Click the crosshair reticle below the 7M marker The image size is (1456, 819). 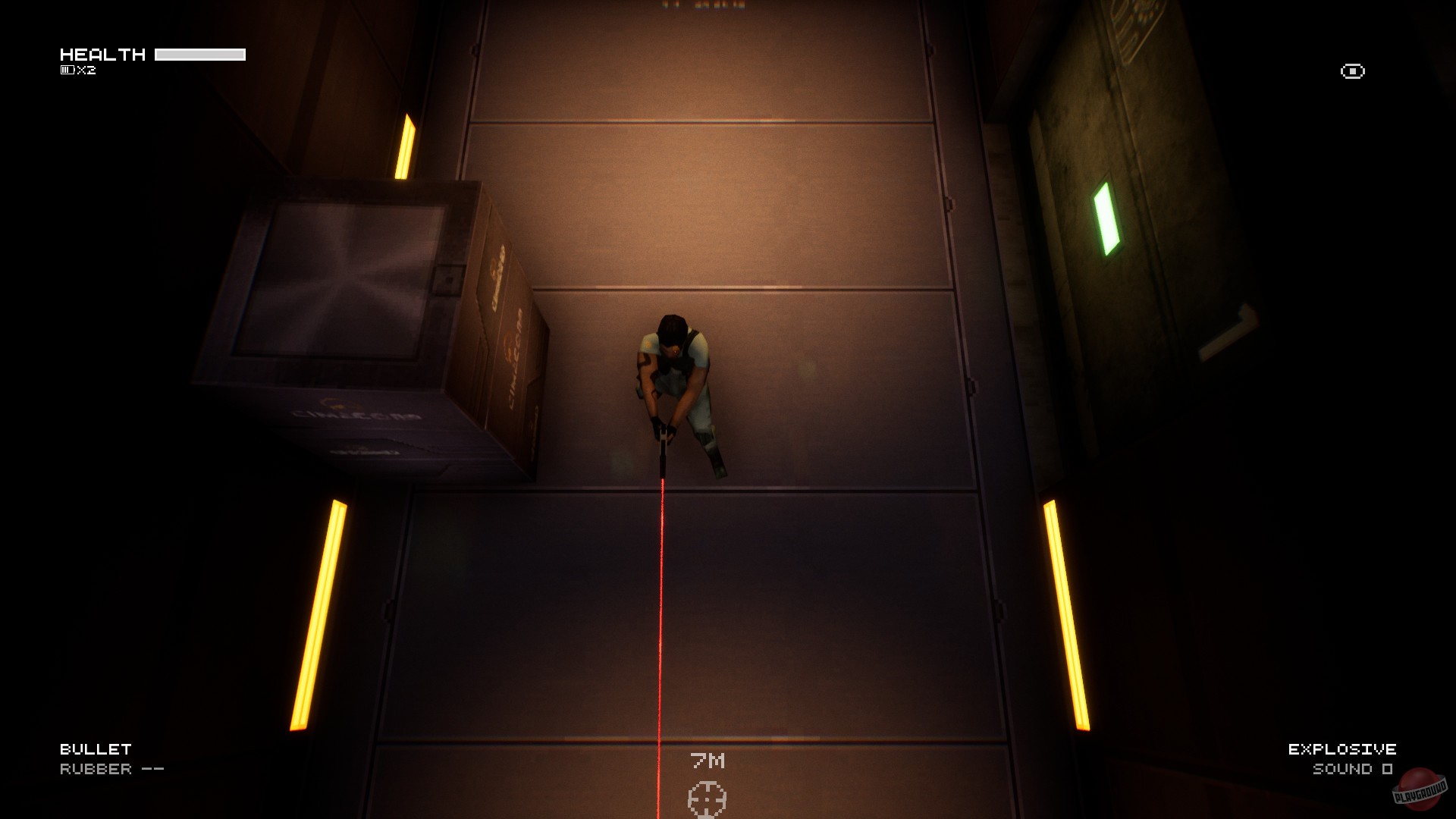(708, 798)
